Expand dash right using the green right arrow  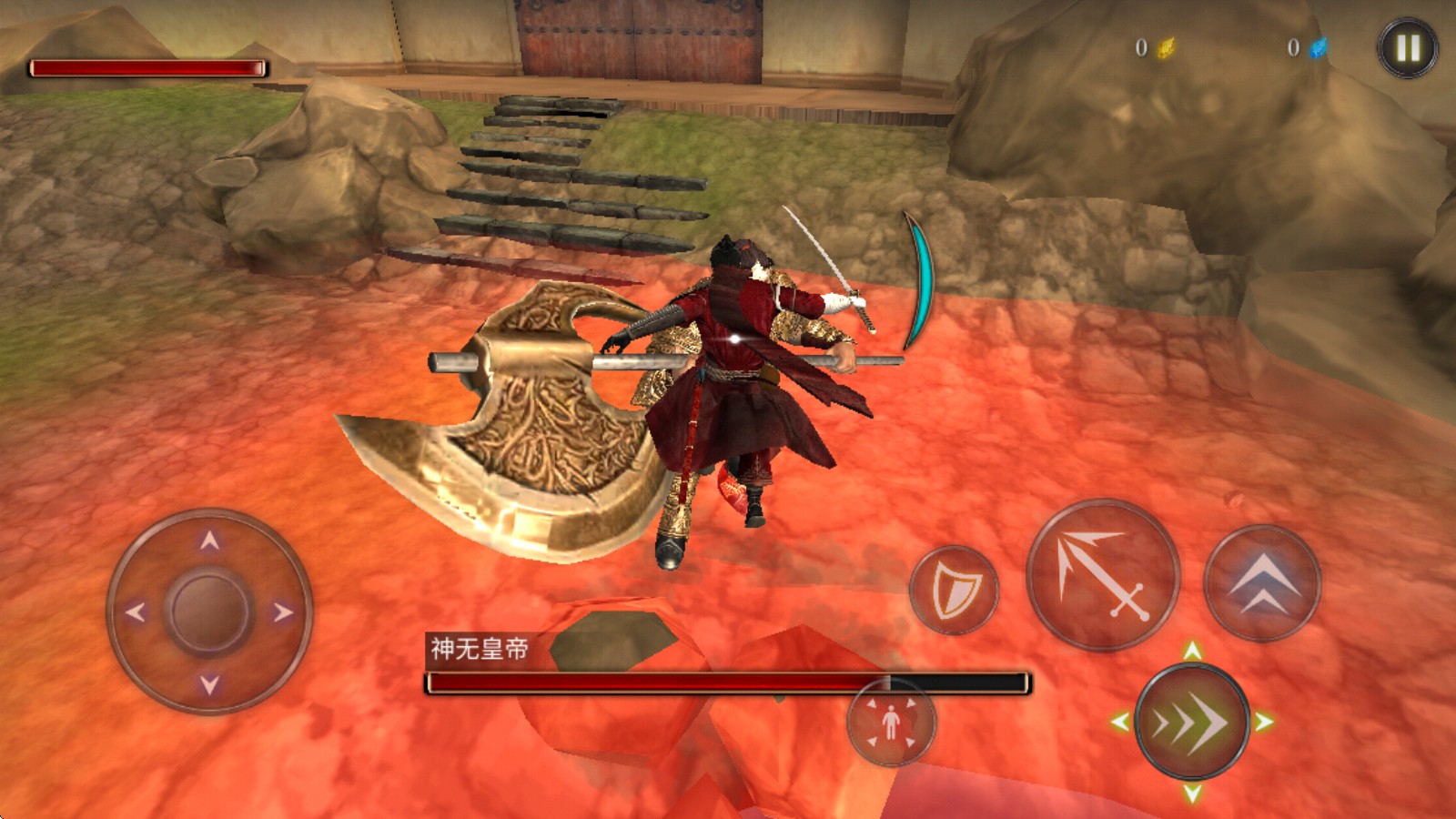[x=1265, y=722]
